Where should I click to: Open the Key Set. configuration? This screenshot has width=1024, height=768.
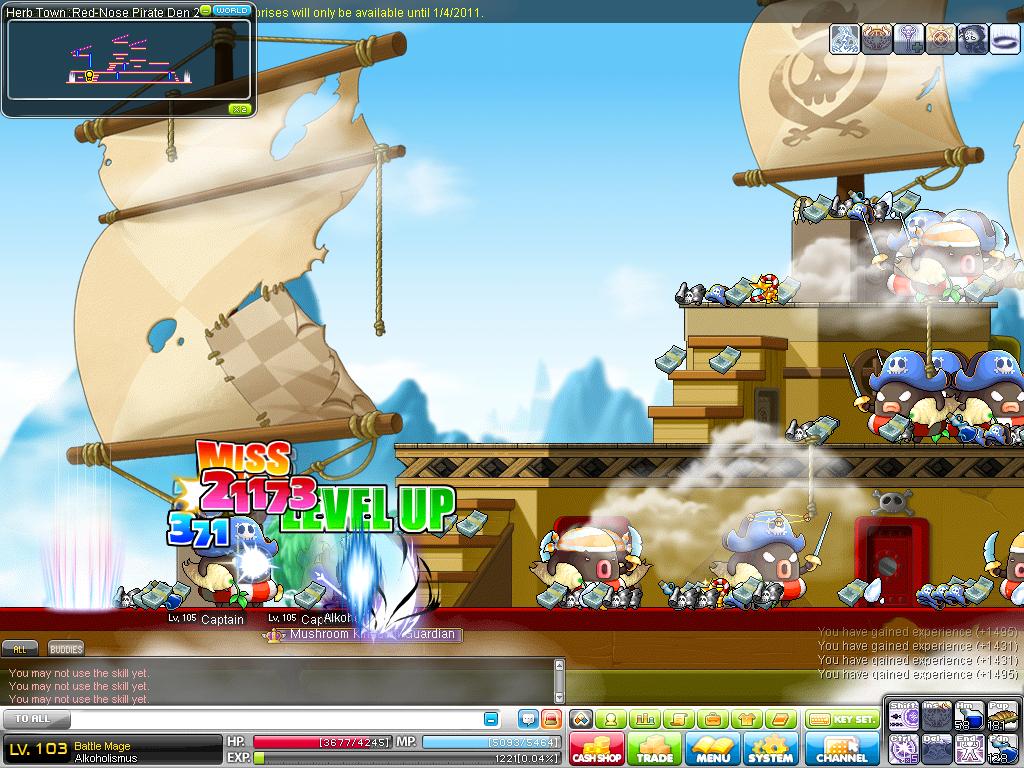842,719
